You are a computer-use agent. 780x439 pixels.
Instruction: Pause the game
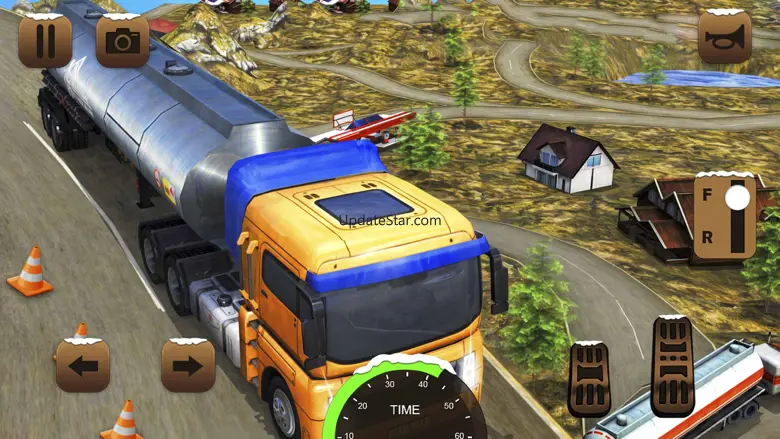[x=45, y=40]
